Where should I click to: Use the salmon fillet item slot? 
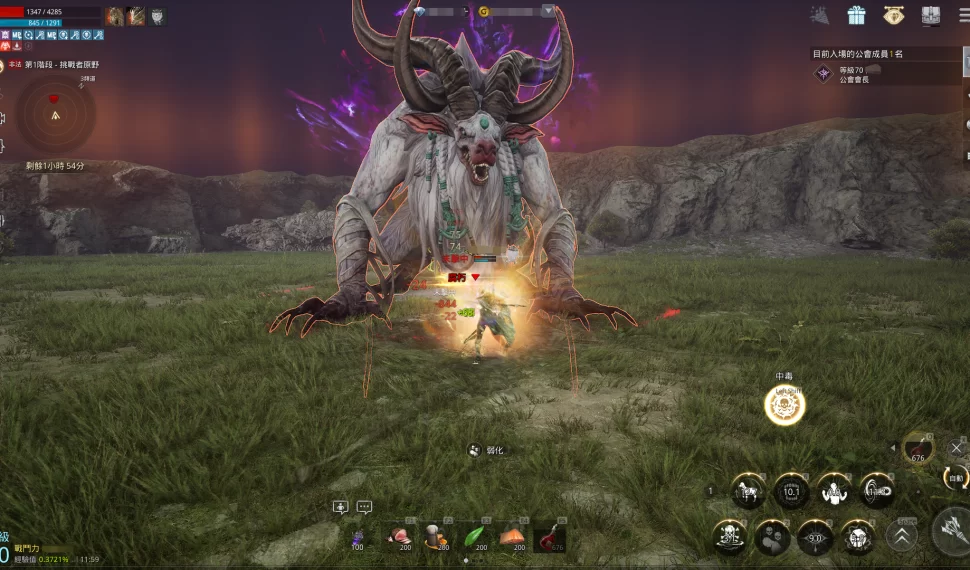pos(512,537)
